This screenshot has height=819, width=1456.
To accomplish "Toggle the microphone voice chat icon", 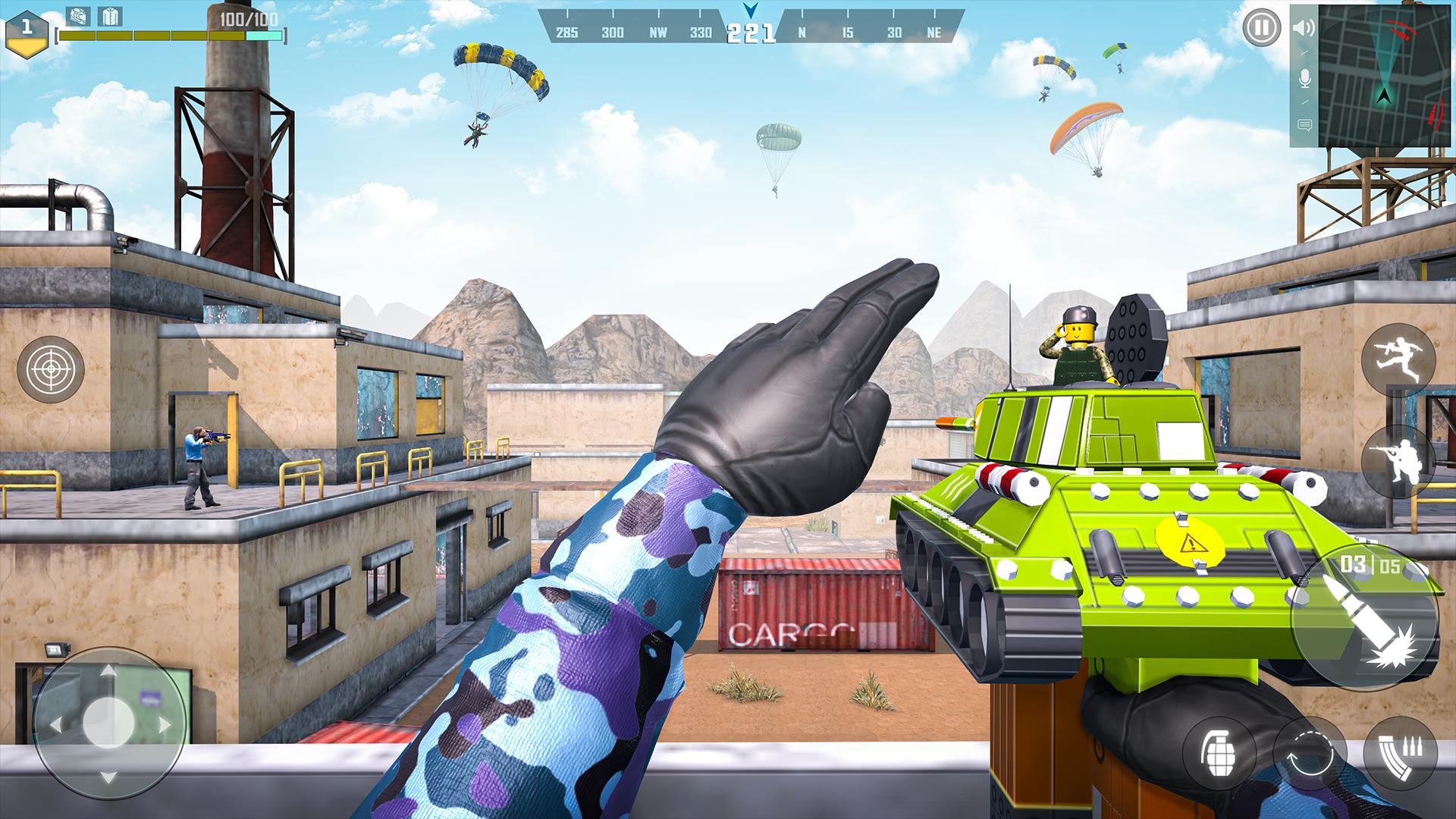I will [1304, 78].
